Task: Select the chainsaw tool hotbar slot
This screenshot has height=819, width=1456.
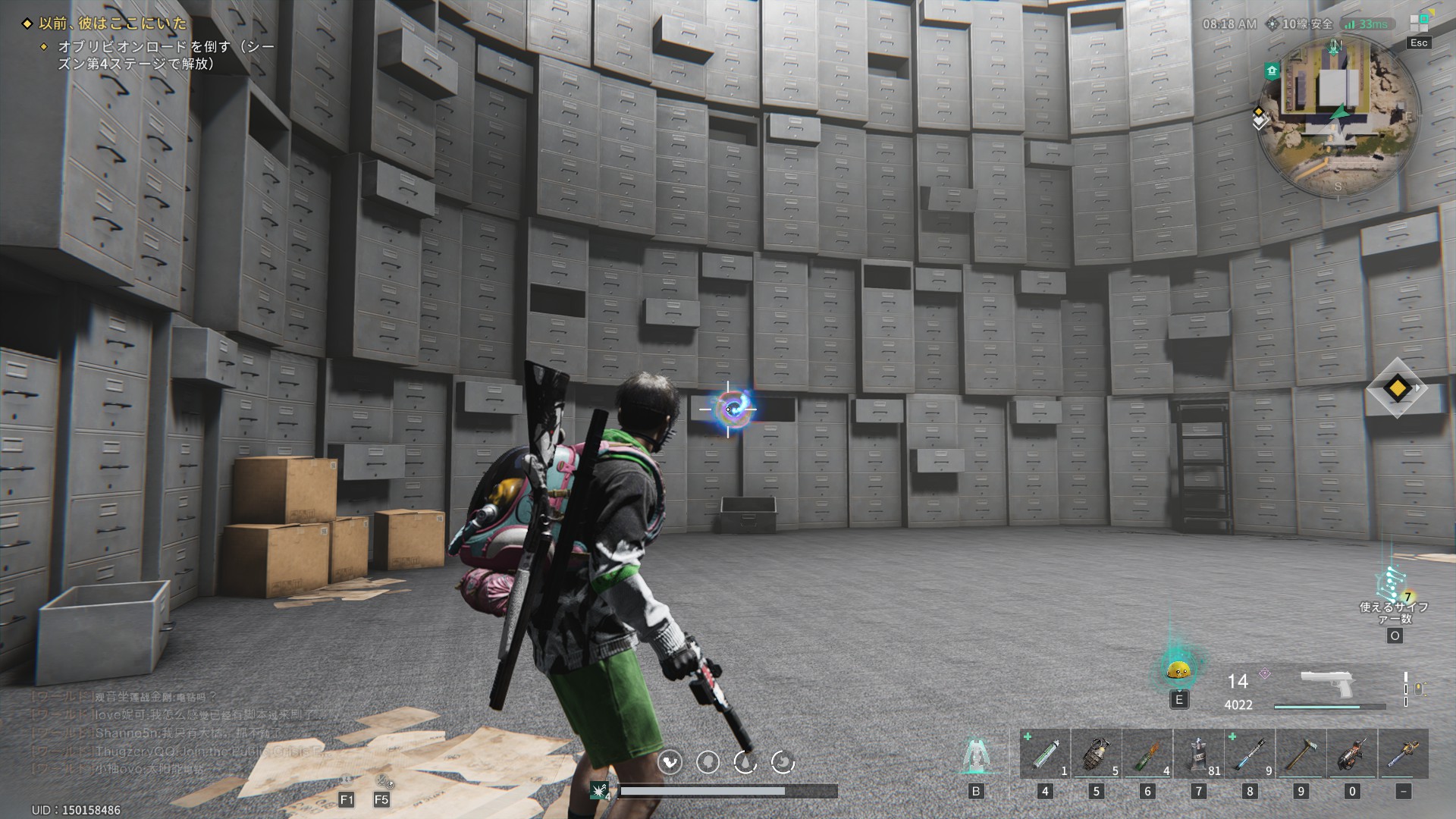Action: point(1352,754)
